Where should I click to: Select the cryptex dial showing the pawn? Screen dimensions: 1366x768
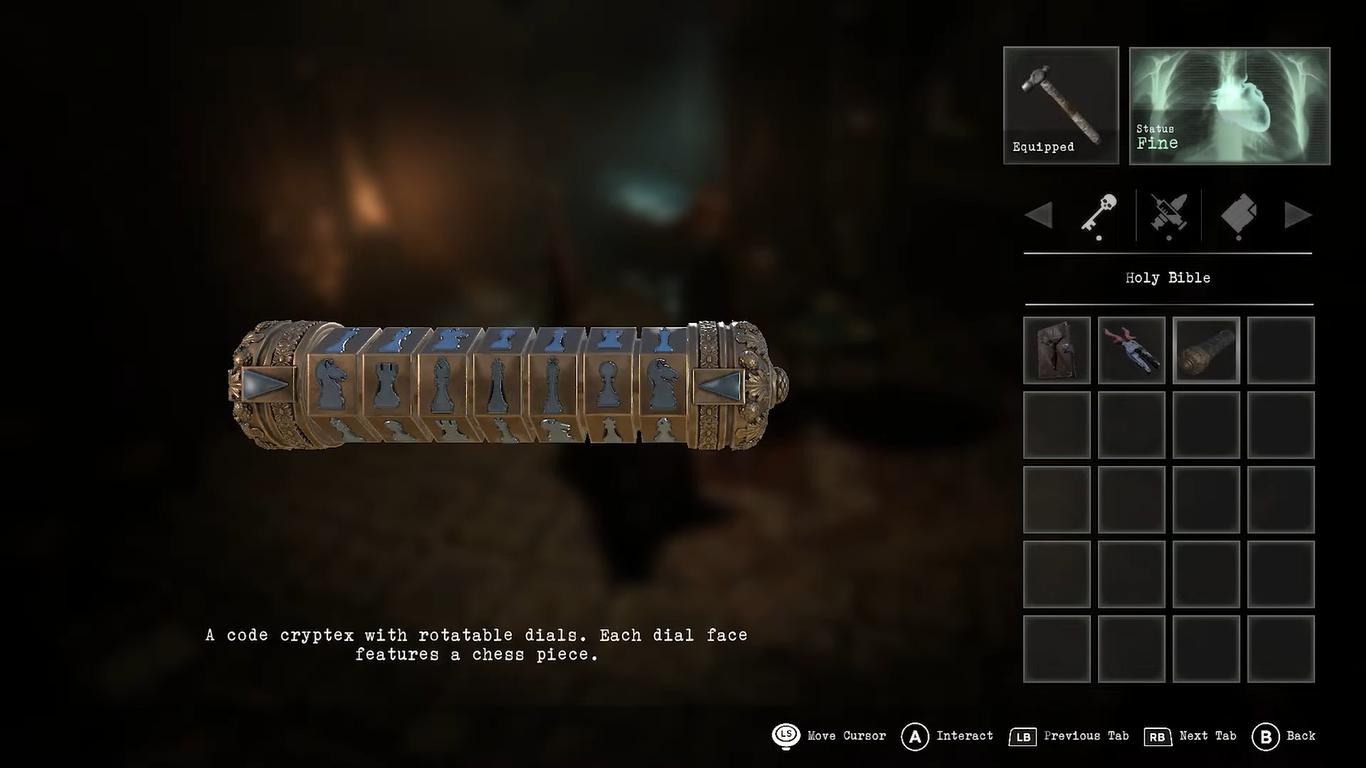(x=608, y=384)
